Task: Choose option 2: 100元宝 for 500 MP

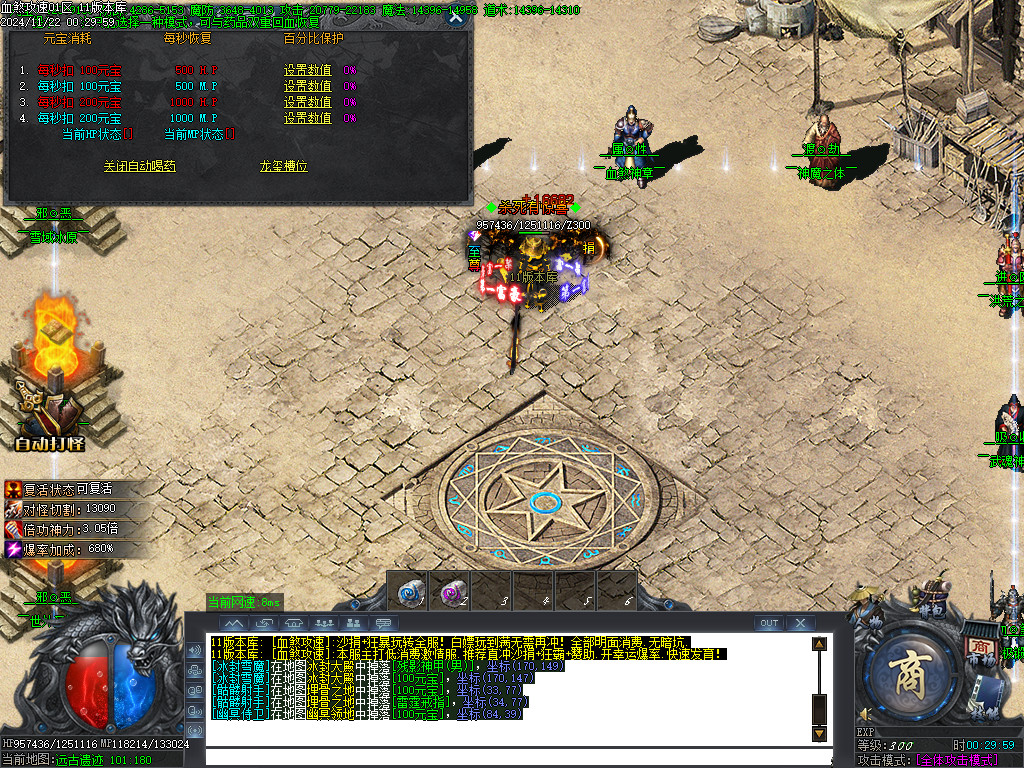Action: click(x=79, y=86)
